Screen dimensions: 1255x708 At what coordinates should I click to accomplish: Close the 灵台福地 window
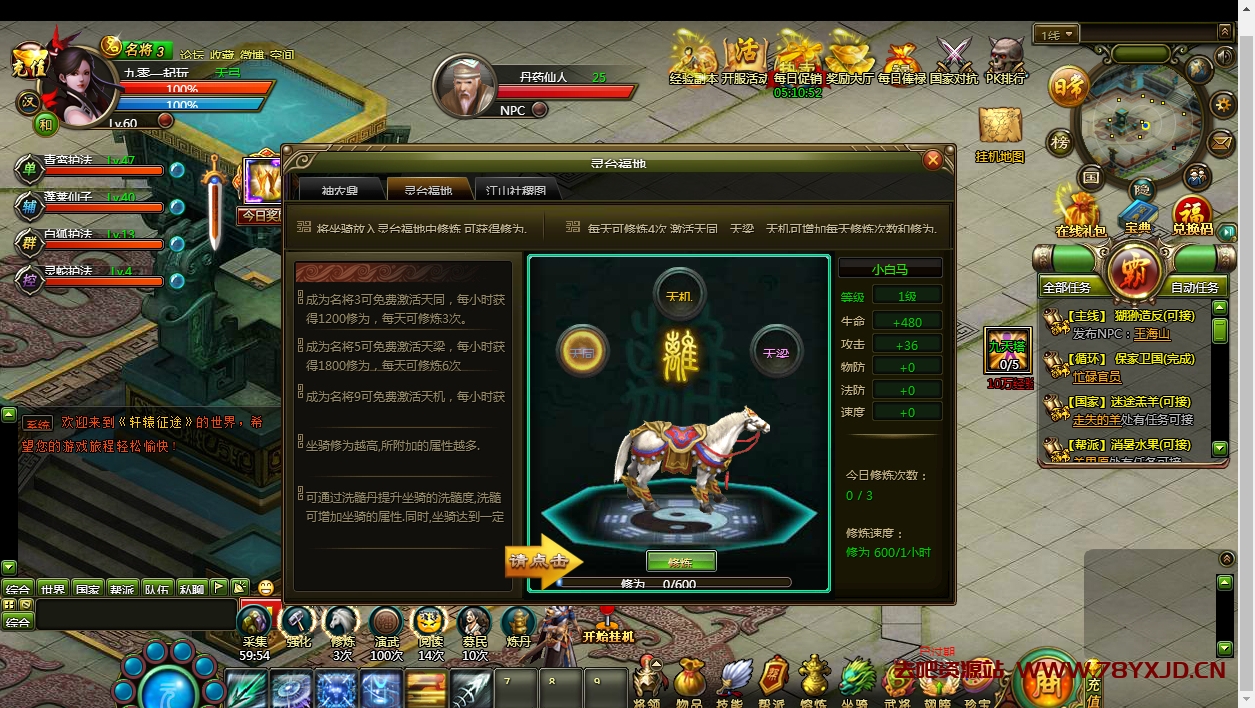click(x=933, y=159)
